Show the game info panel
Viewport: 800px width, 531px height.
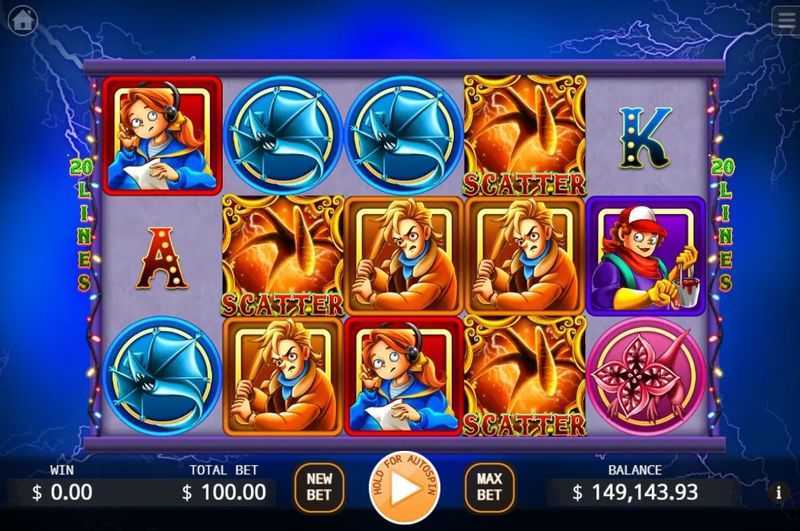(x=779, y=492)
